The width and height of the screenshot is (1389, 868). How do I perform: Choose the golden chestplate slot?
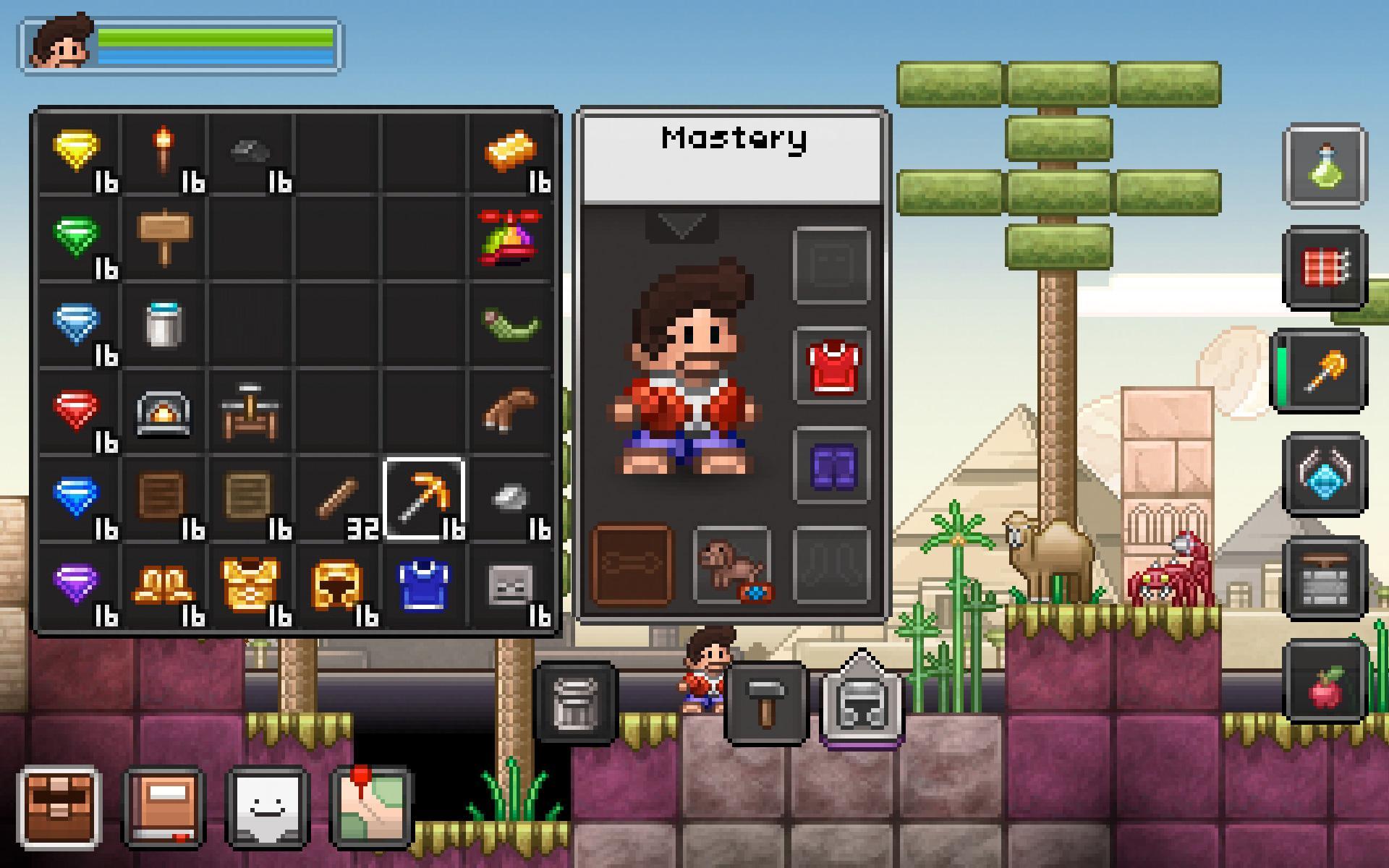pos(250,585)
